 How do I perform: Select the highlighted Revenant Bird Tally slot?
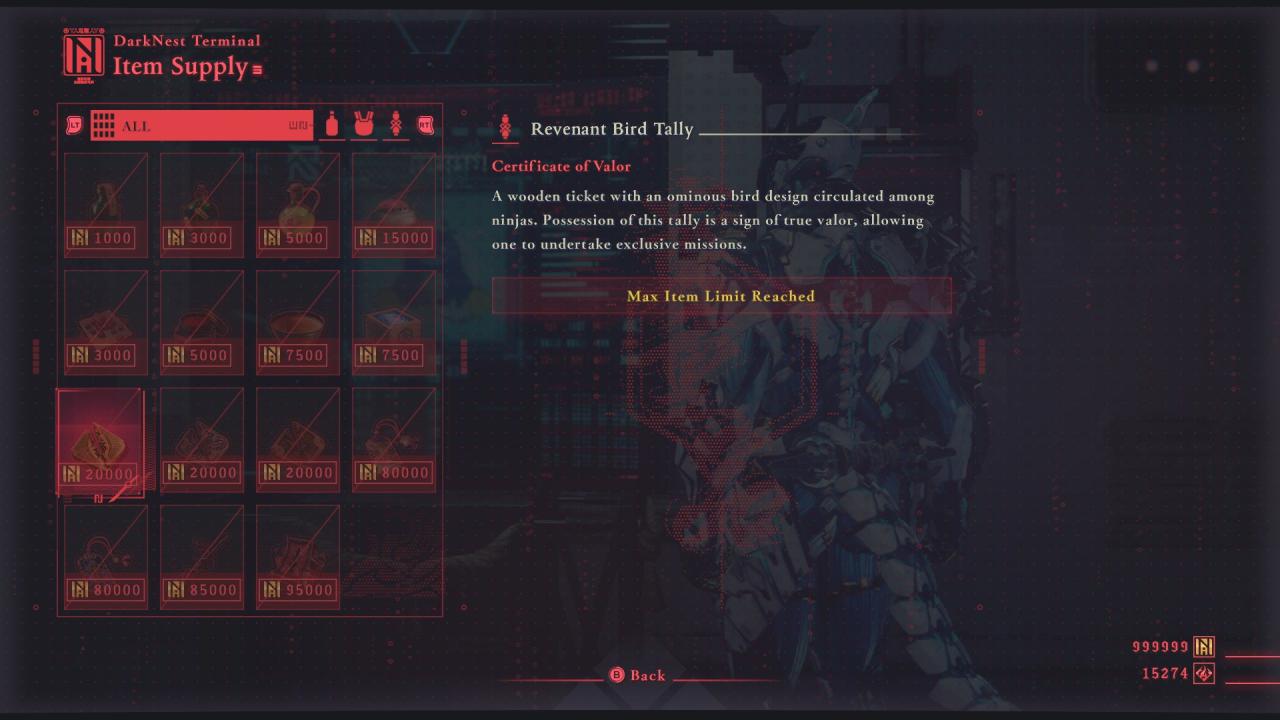coord(102,440)
